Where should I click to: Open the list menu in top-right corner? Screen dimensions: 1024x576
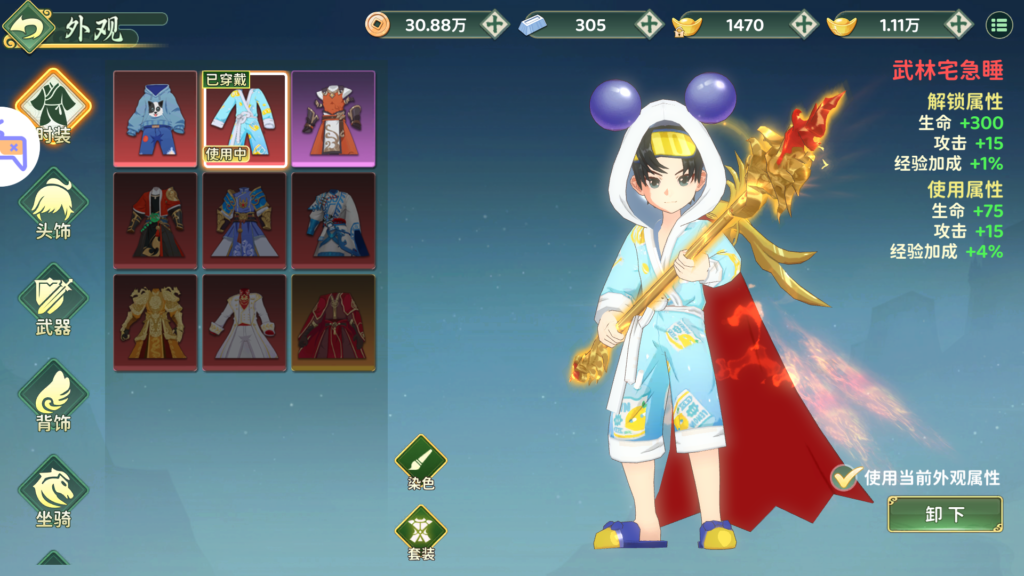coord(999,25)
